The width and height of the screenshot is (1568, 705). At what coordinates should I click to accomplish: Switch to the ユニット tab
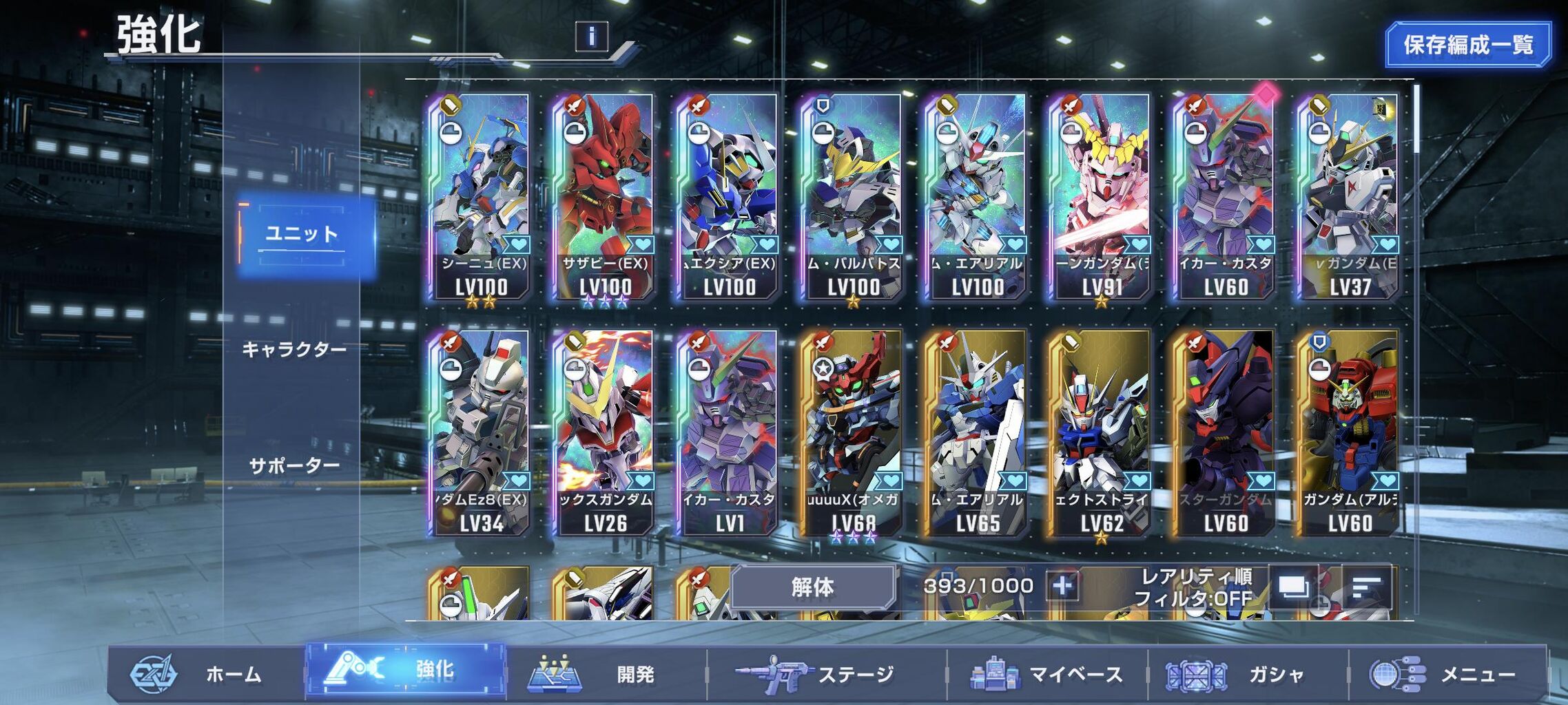302,234
